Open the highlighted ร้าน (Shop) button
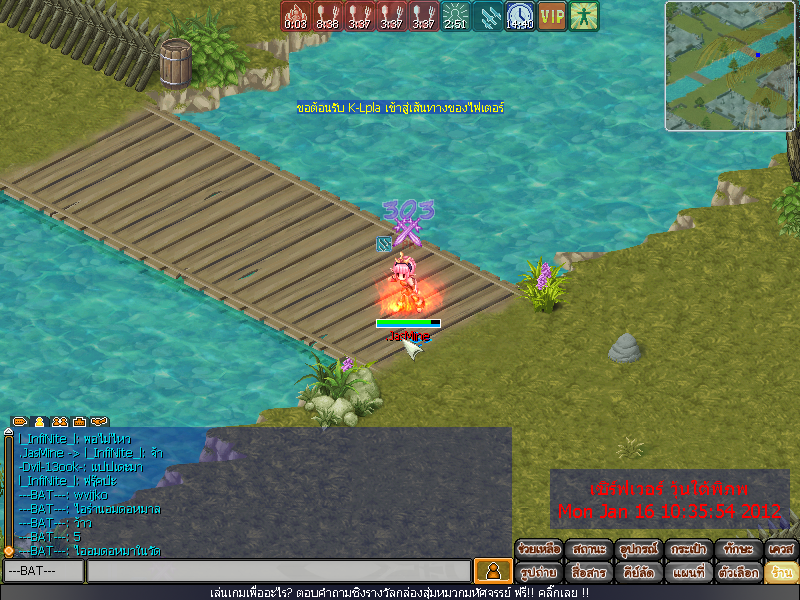The image size is (800, 600). coord(780,573)
